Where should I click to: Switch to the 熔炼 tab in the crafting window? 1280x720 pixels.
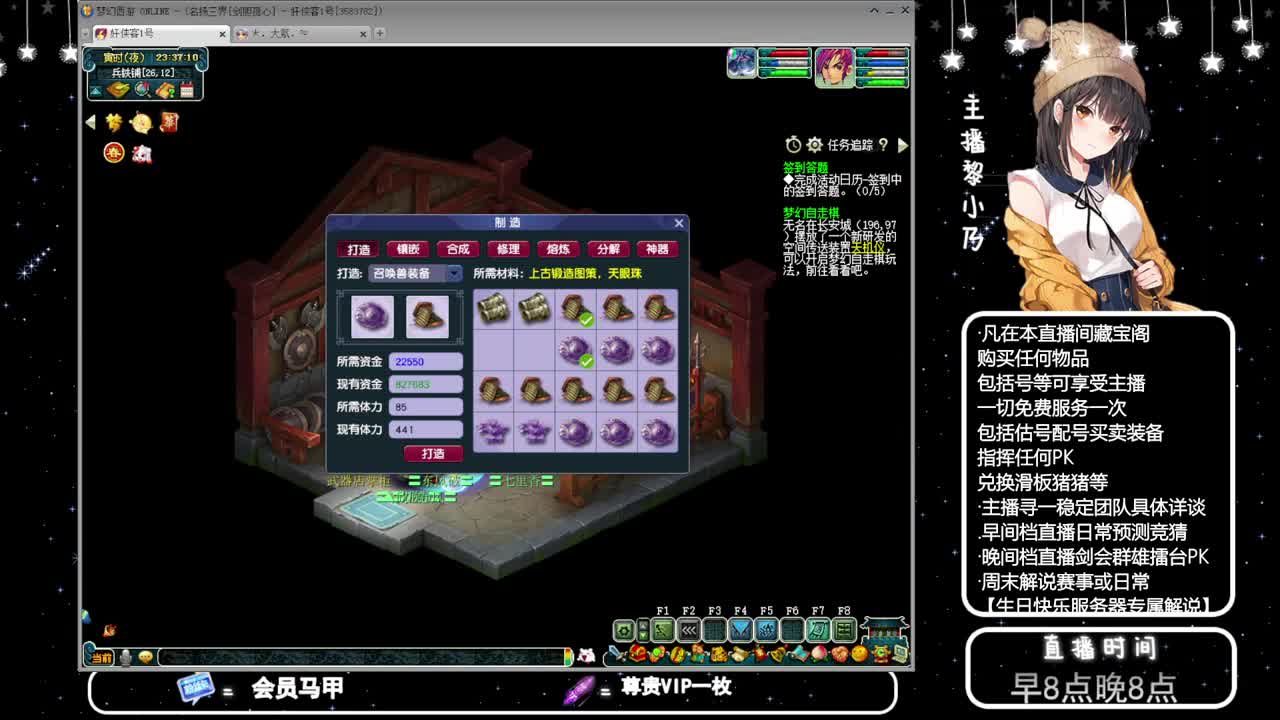[558, 249]
